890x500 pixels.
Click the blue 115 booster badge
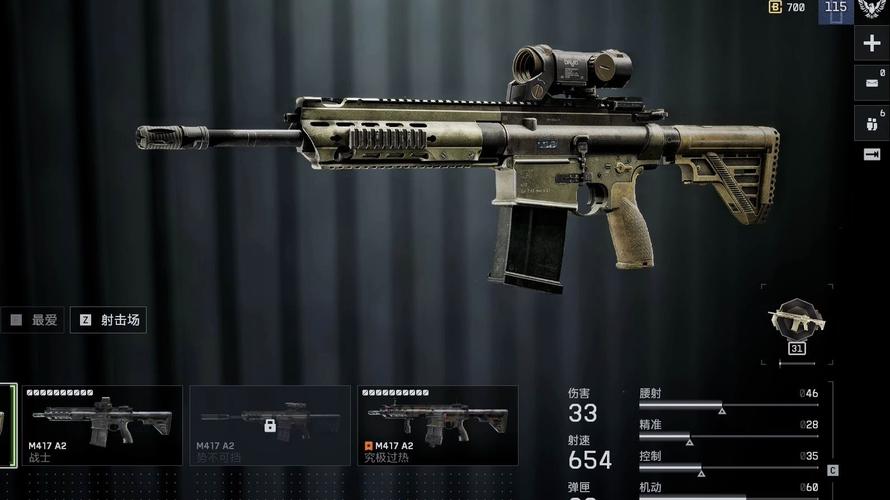[835, 9]
